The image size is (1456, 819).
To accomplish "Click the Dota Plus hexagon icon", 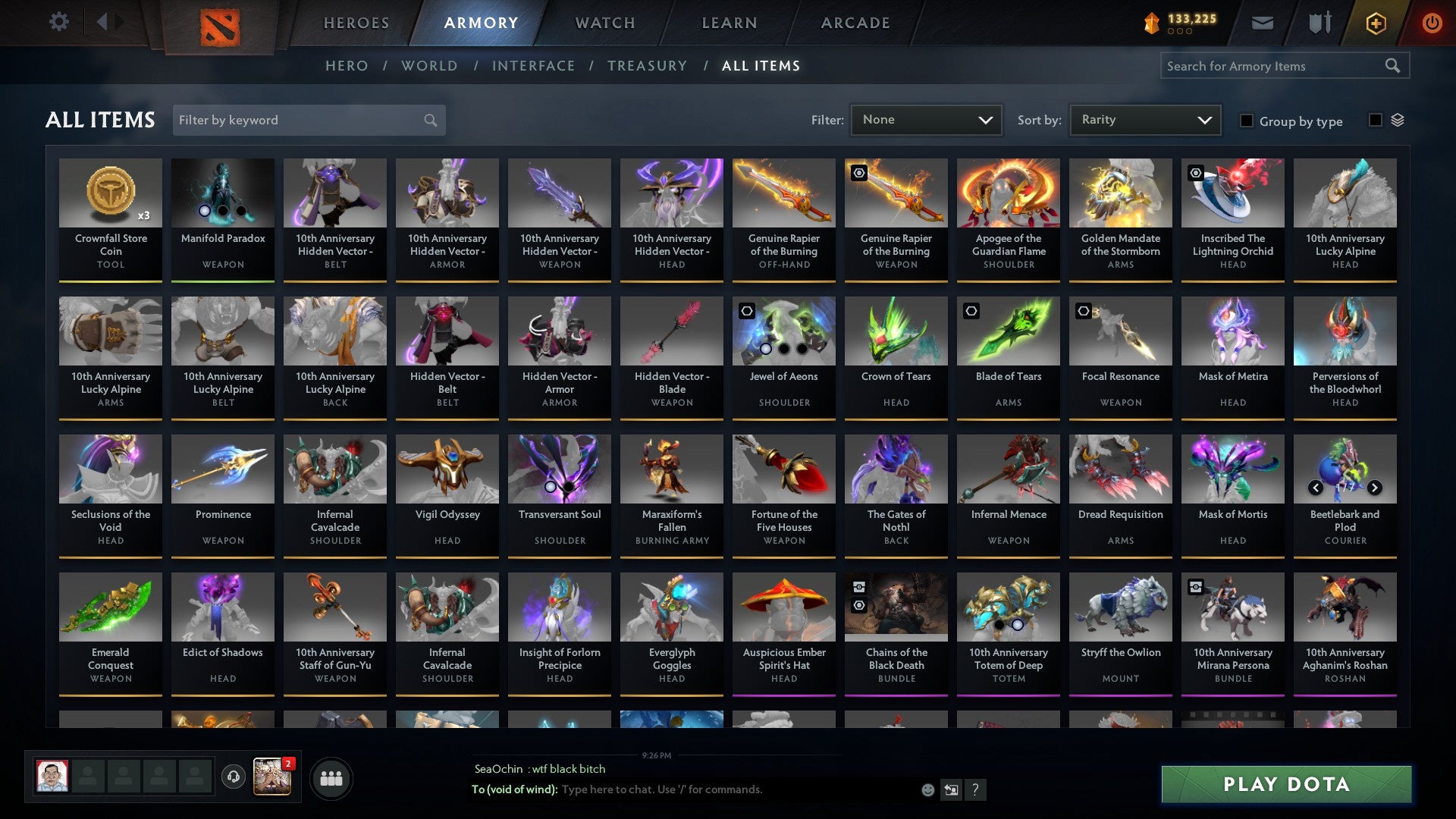I will [1376, 23].
